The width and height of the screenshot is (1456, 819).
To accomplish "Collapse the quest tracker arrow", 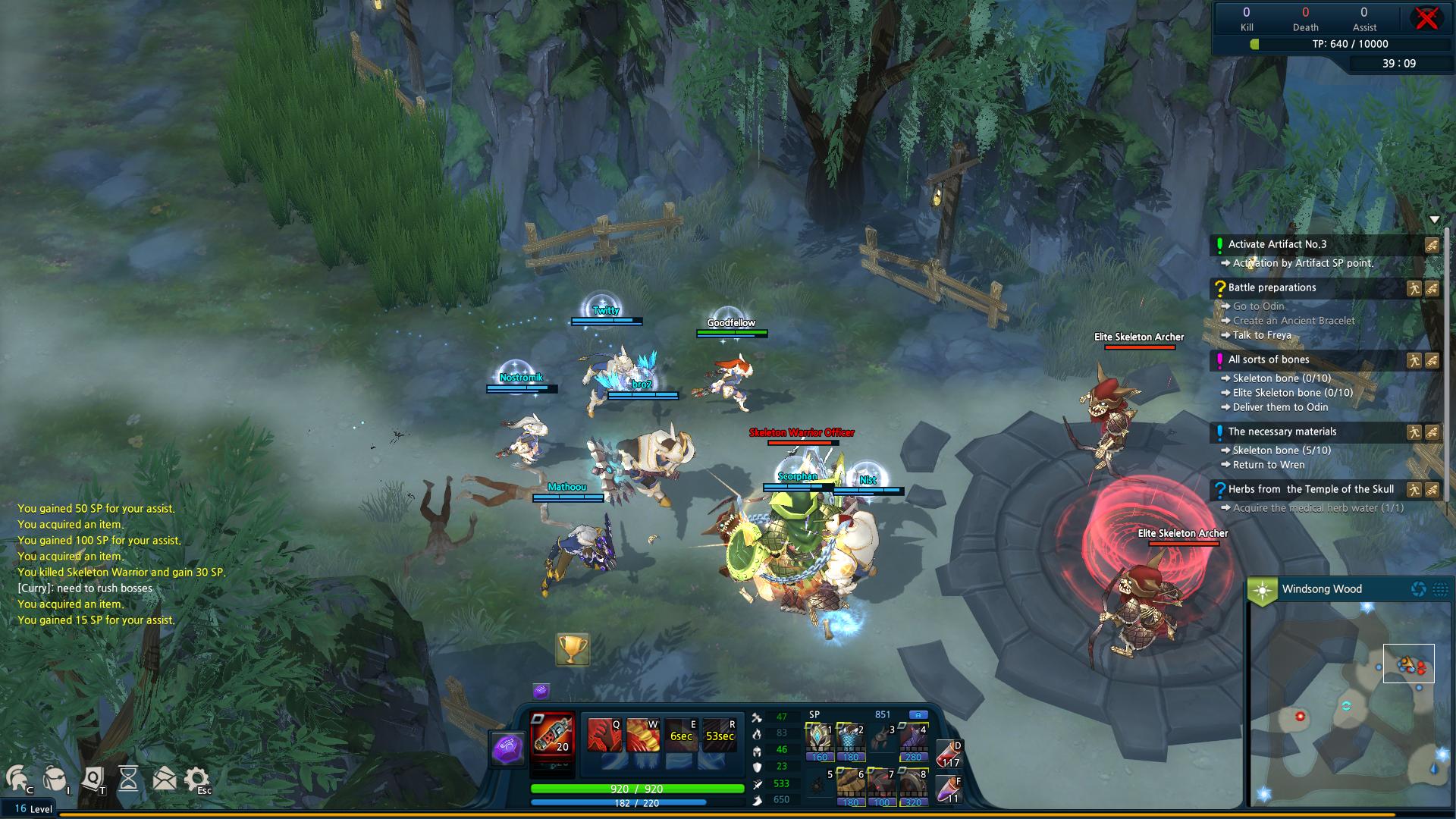I will 1434,220.
